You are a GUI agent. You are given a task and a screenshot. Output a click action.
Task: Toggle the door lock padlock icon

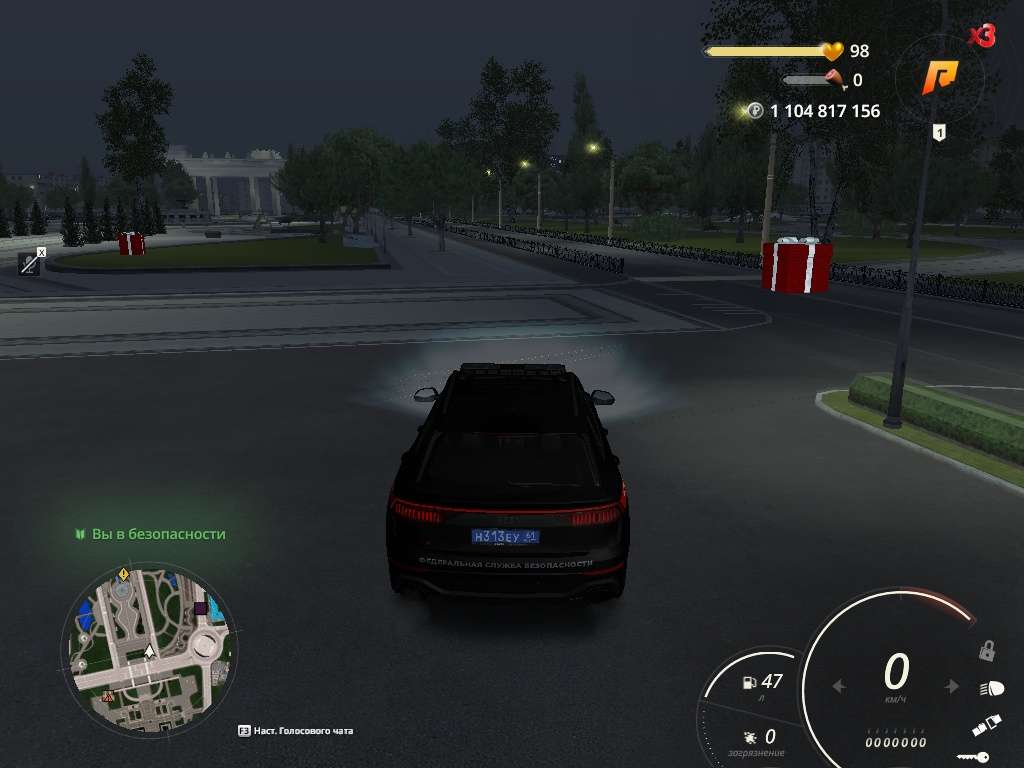pyautogui.click(x=986, y=651)
